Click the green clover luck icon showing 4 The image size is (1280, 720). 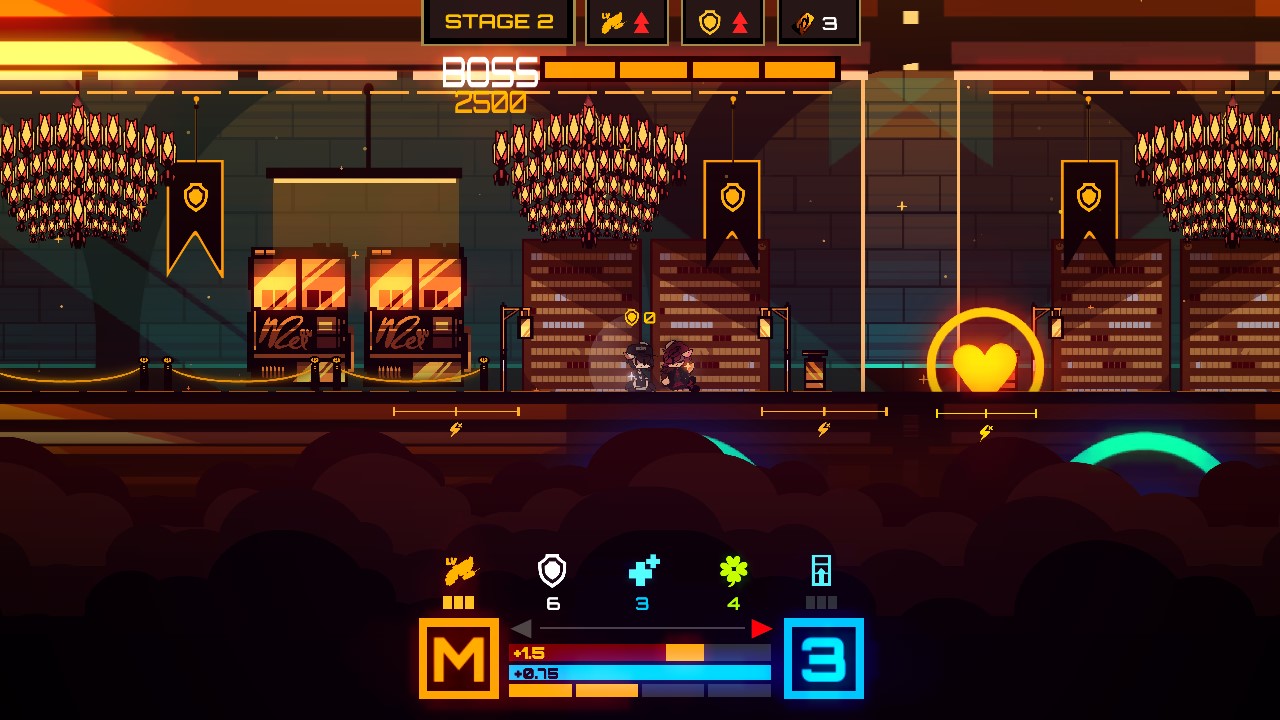pos(732,570)
